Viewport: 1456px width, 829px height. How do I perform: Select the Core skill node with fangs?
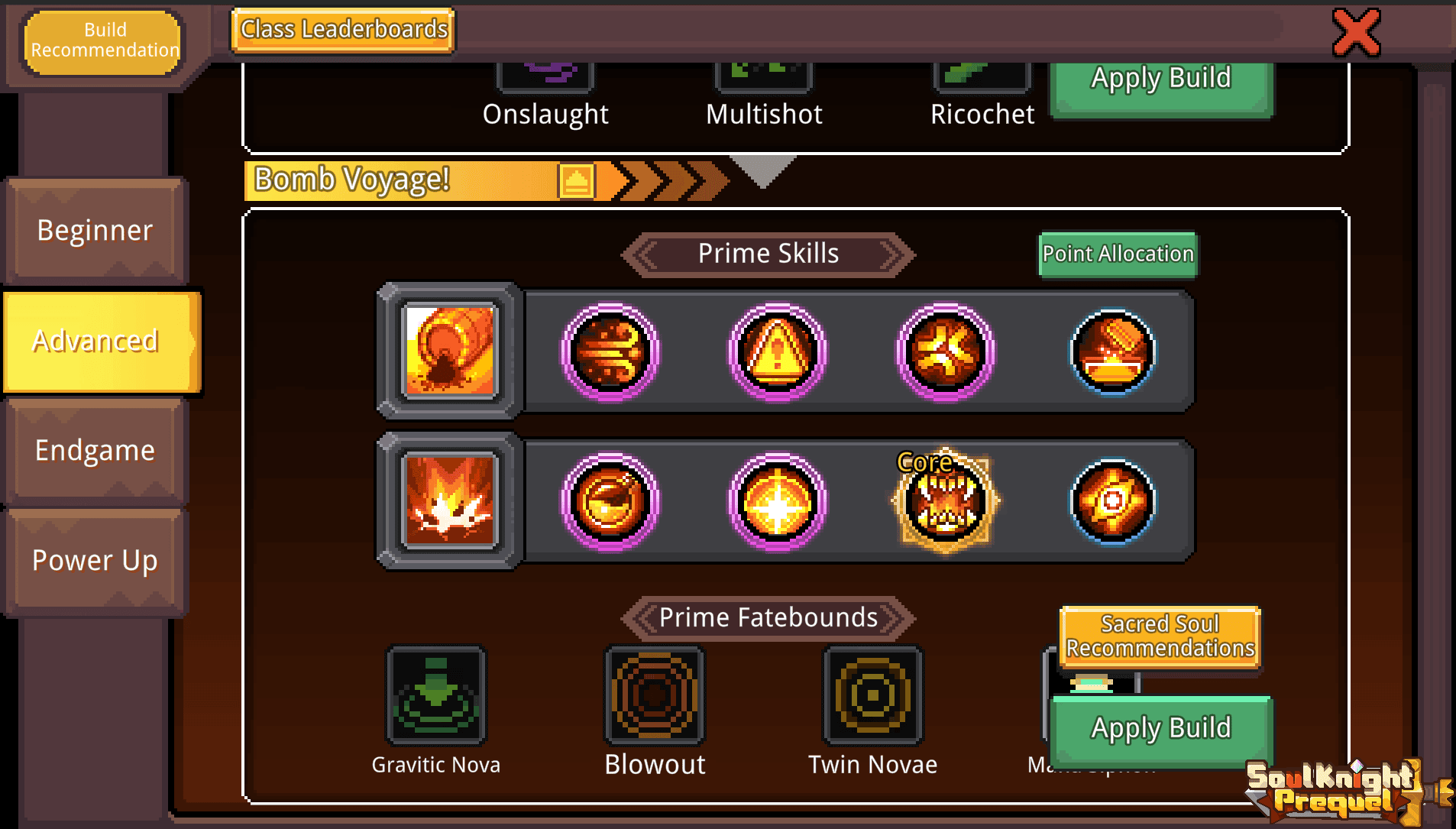coord(946,502)
